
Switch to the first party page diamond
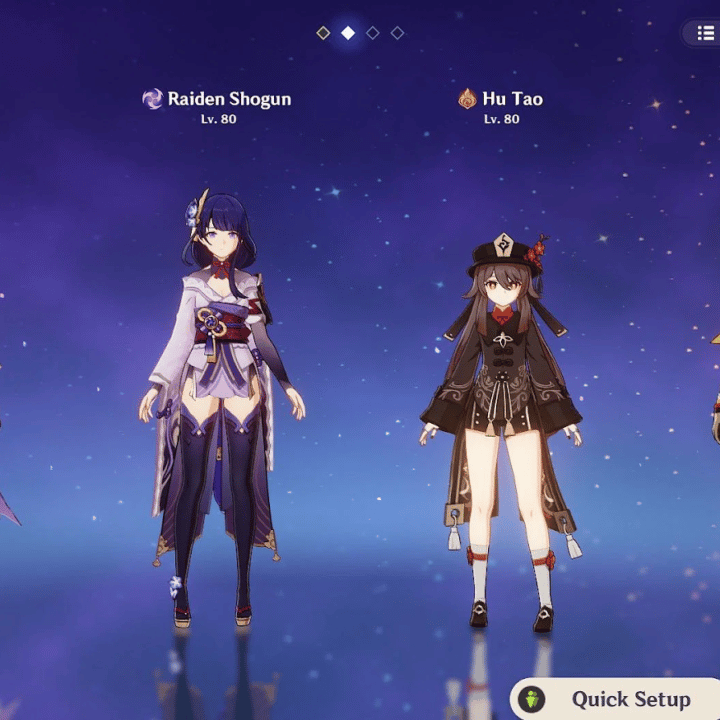pyautogui.click(x=323, y=33)
